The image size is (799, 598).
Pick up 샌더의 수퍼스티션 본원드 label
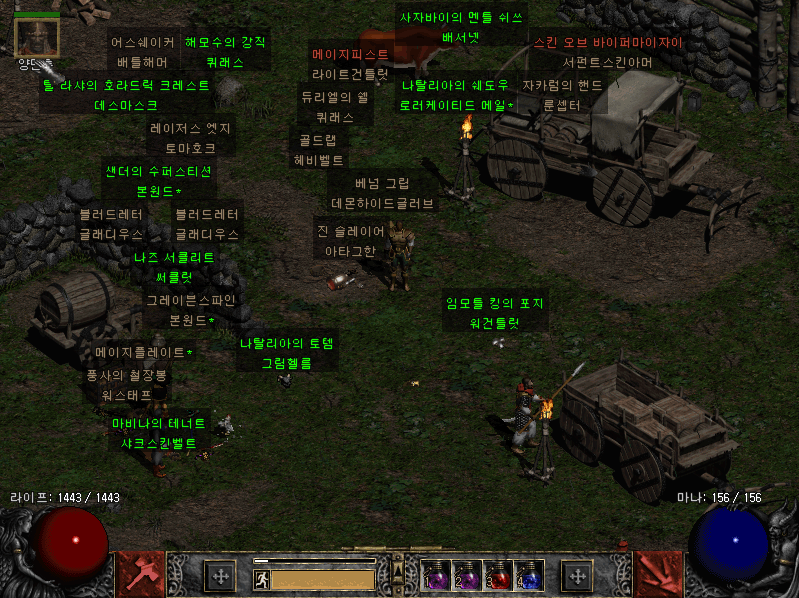[159, 180]
